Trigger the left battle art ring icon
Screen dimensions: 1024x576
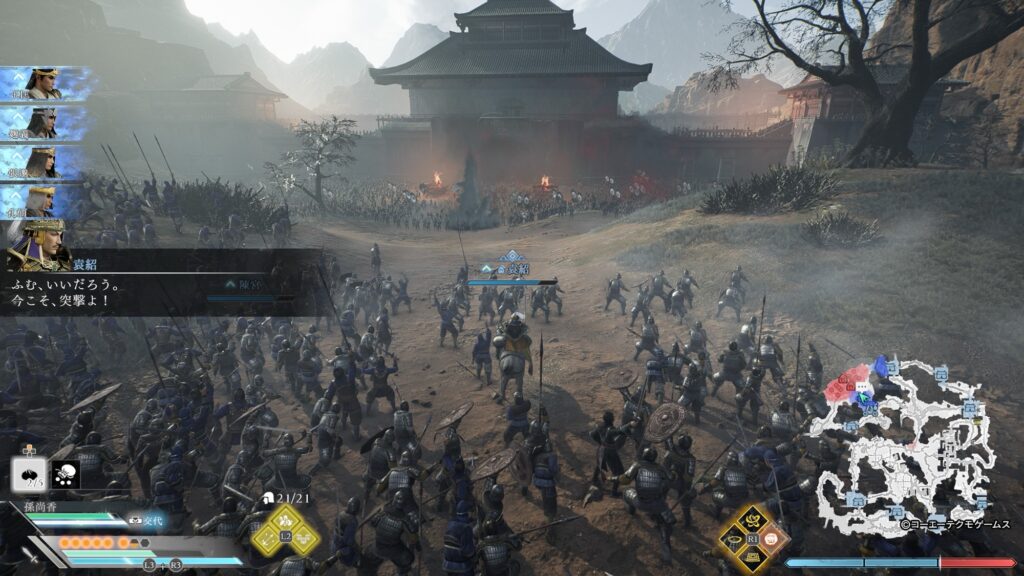(733, 538)
